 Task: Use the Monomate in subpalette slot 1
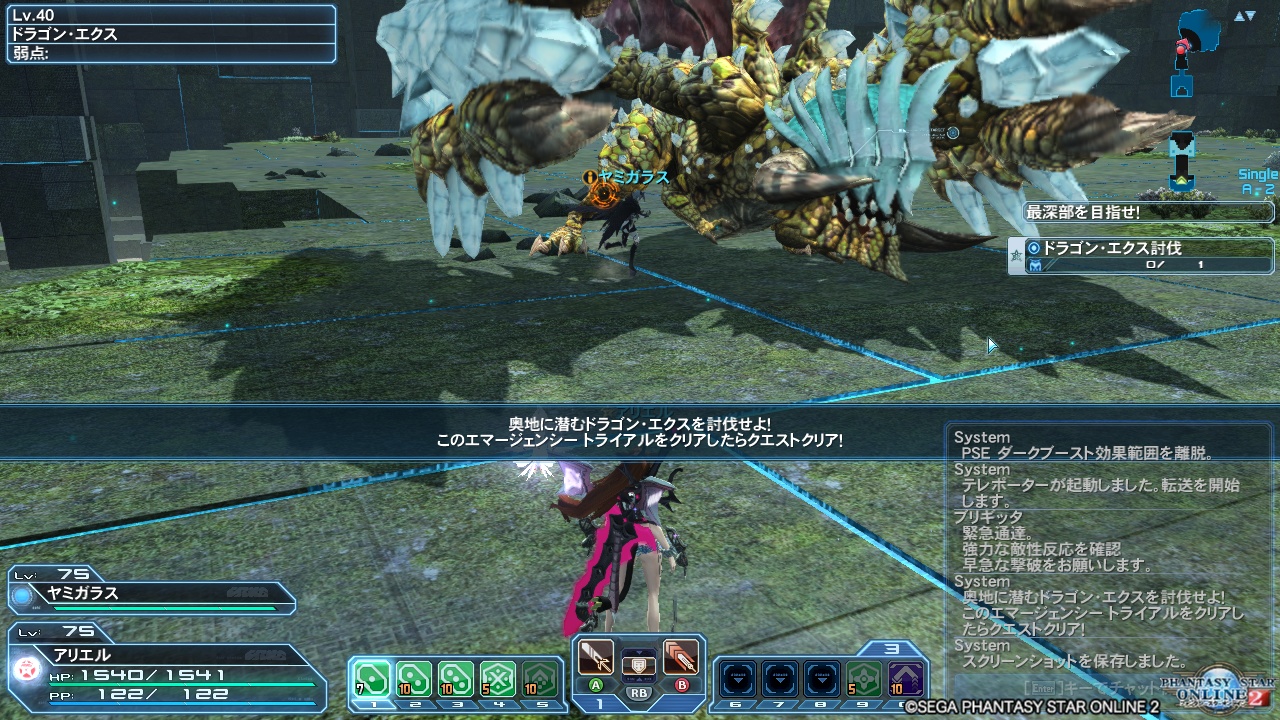click(x=372, y=678)
